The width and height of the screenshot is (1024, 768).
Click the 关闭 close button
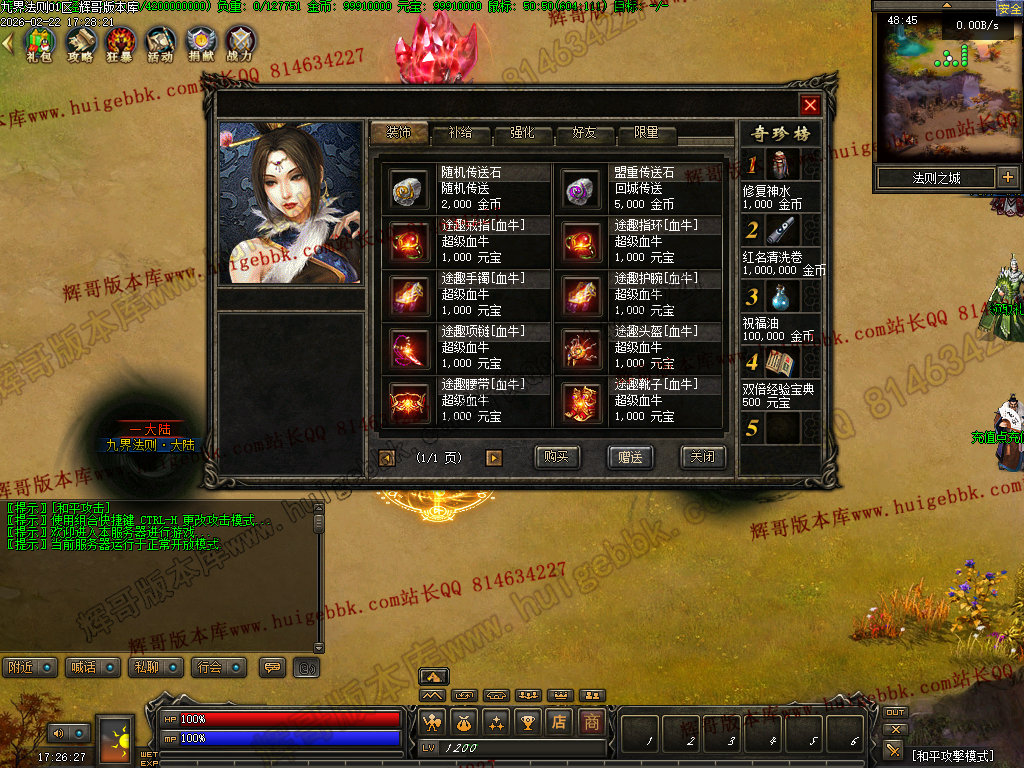click(703, 457)
